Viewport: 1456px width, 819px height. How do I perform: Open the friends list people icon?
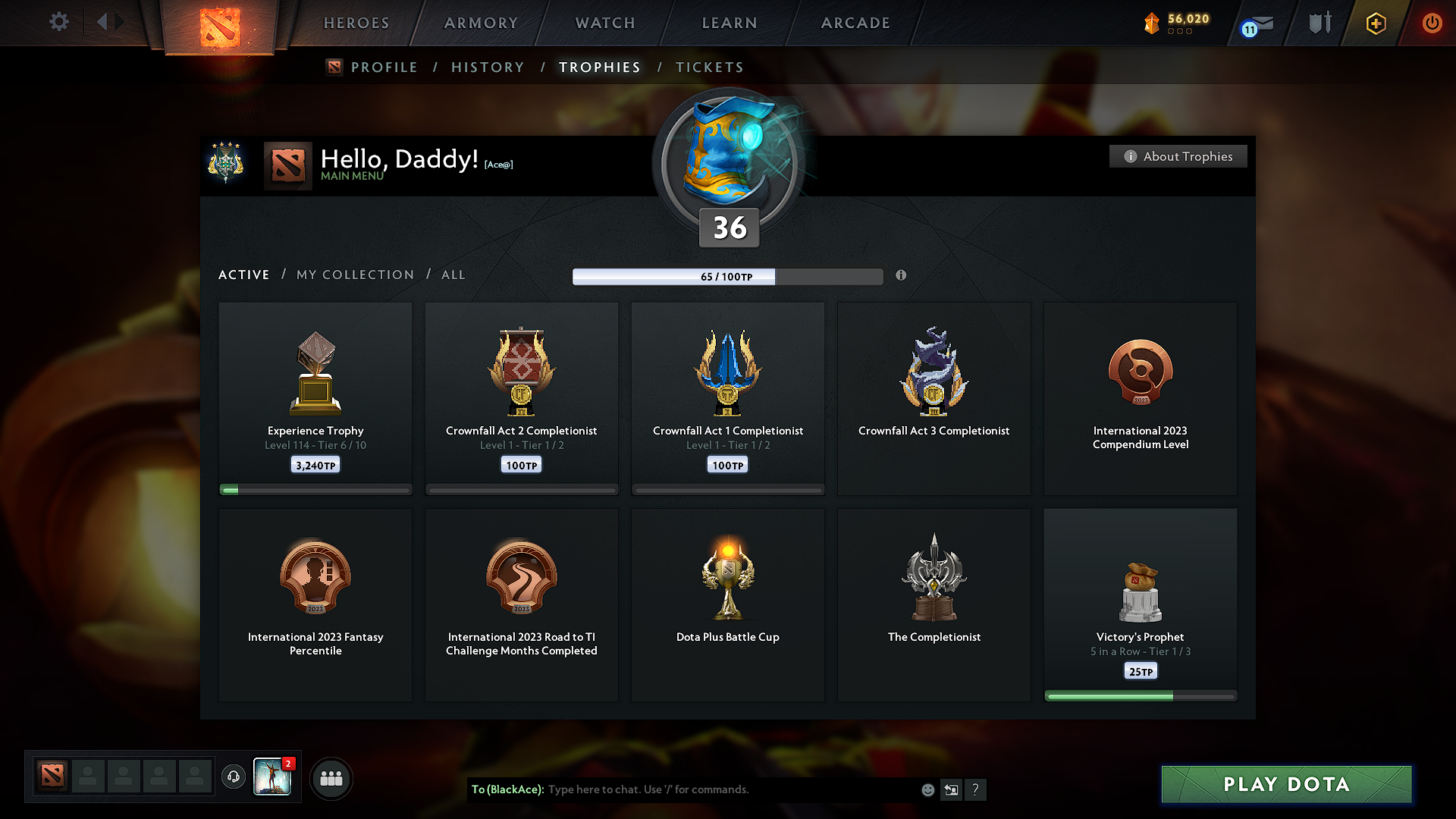coord(331,777)
